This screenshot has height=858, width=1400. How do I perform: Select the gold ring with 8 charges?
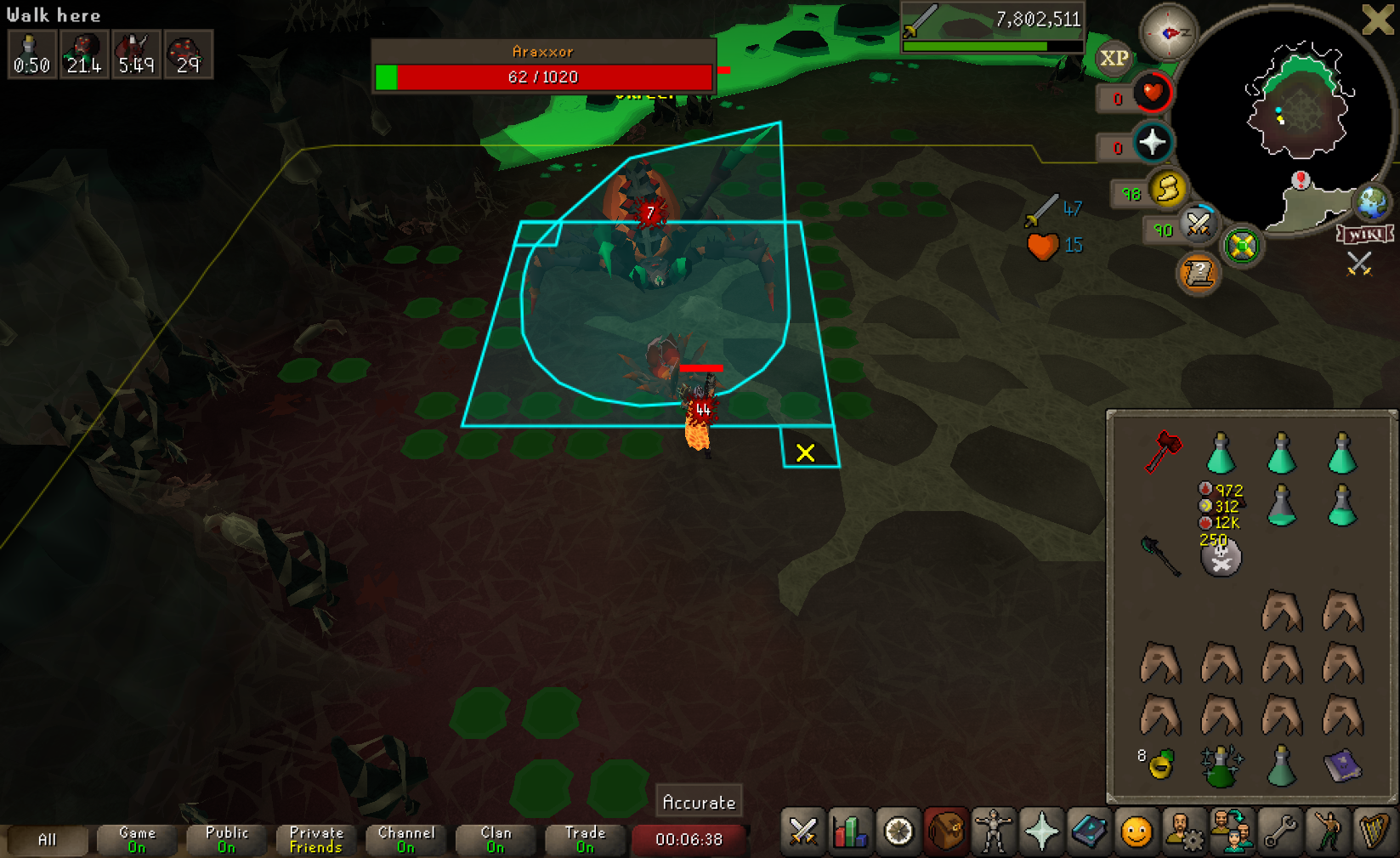point(1160,765)
